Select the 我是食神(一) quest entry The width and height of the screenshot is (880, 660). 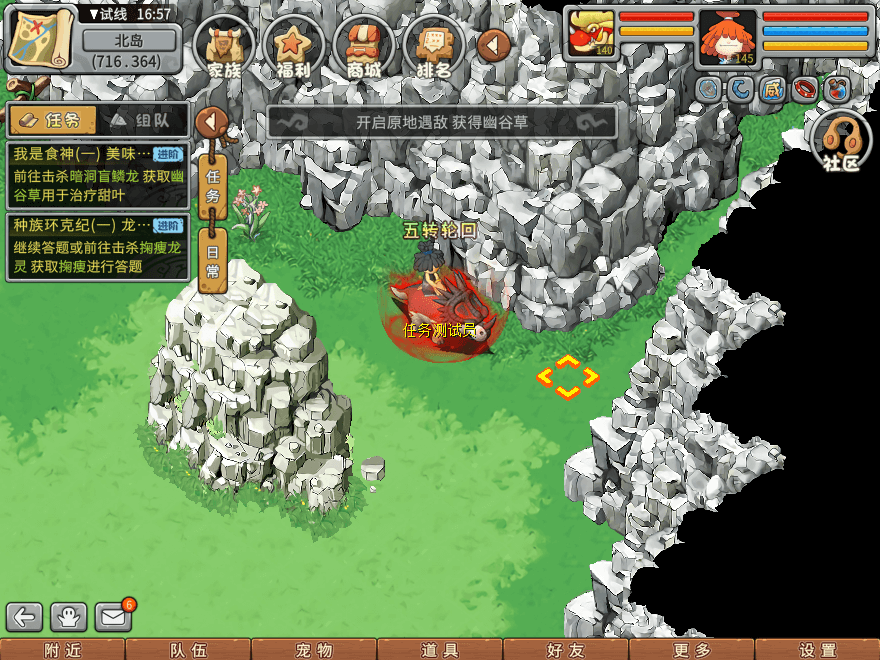[97, 175]
